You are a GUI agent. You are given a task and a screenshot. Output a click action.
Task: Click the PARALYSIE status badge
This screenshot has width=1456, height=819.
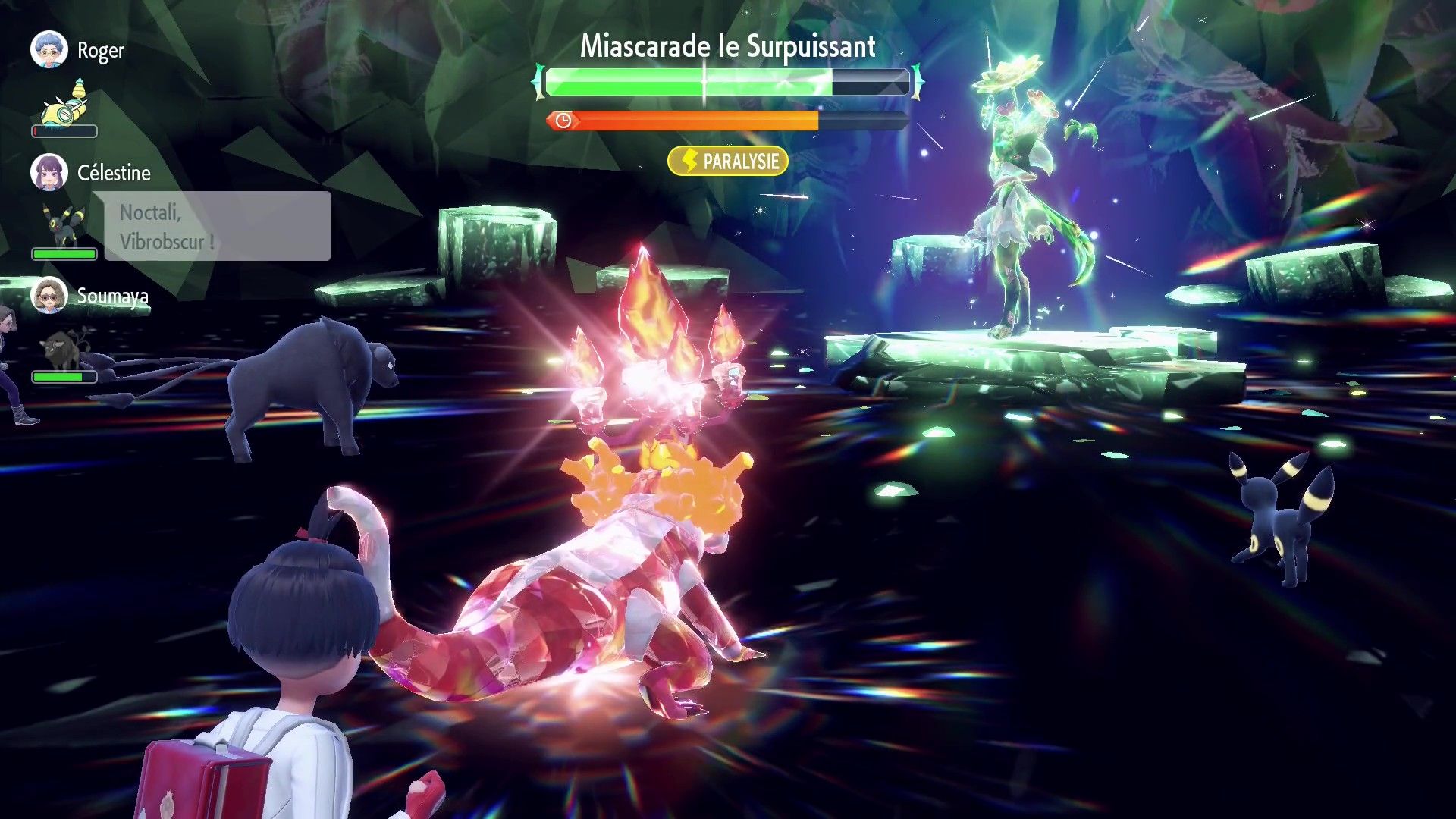point(728,162)
